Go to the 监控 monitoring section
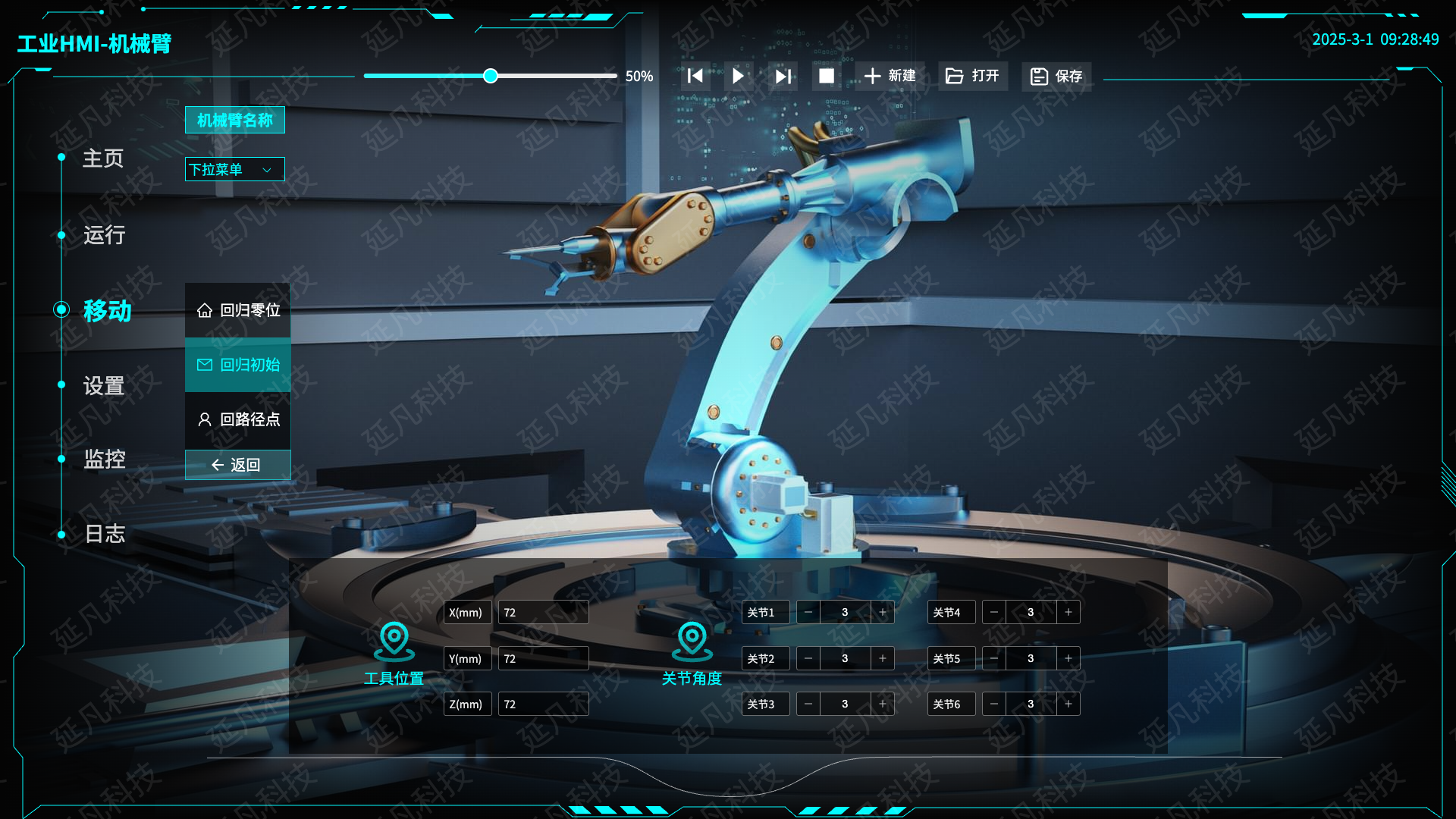1456x819 pixels. click(104, 460)
